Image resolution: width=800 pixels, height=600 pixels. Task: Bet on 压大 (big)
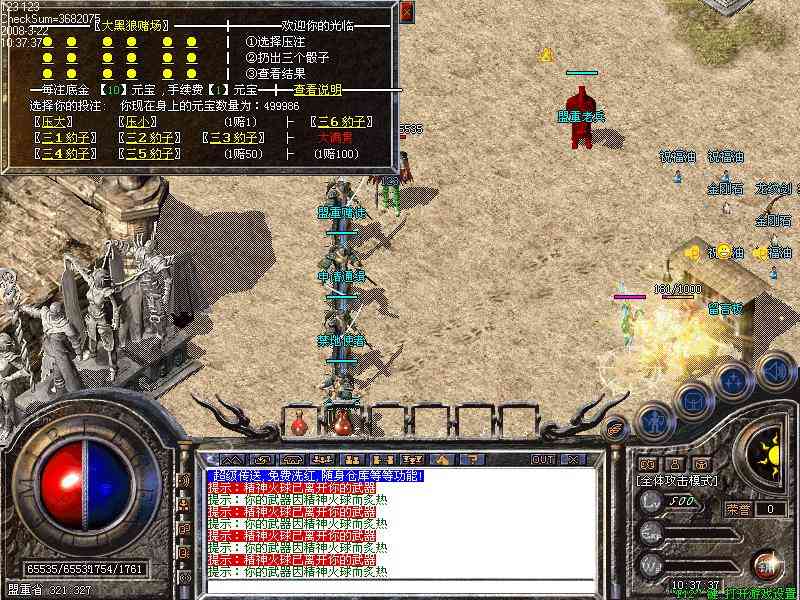tap(52, 122)
